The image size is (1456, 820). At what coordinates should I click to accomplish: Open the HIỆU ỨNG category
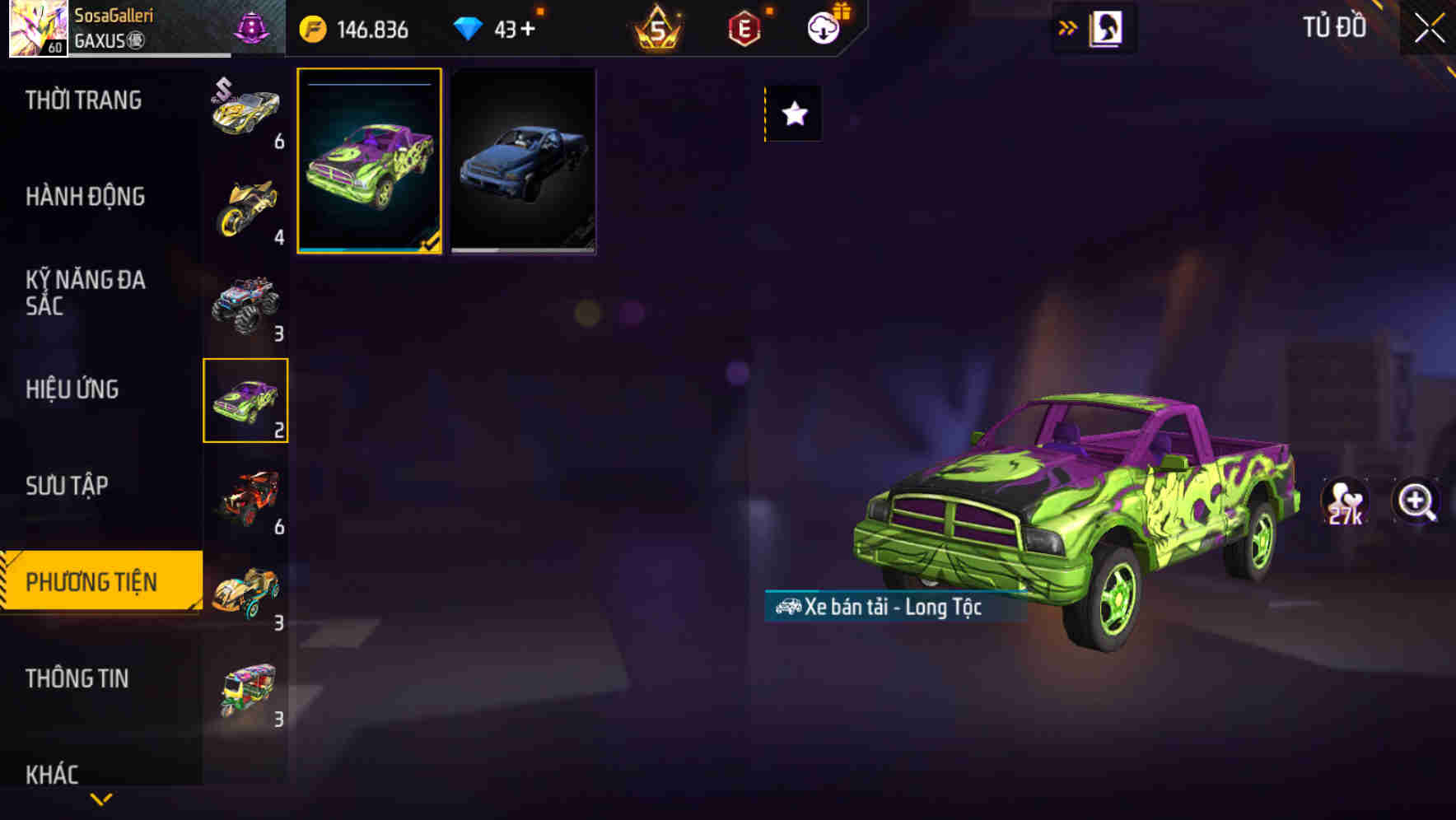point(72,389)
